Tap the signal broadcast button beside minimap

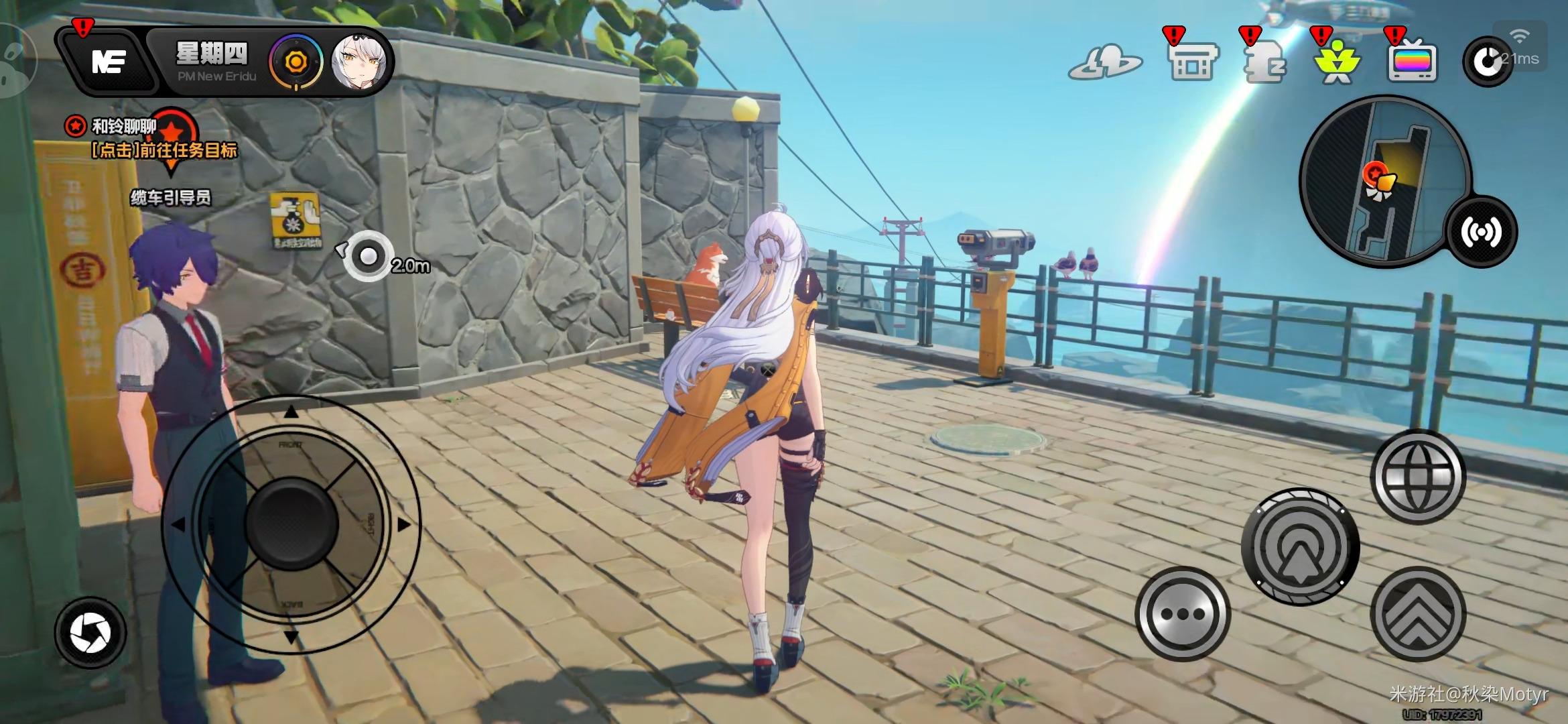(x=1481, y=232)
